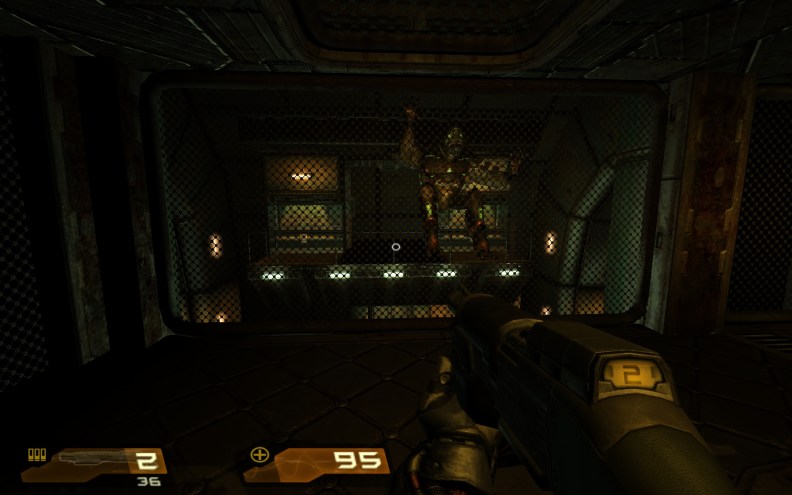Click the health cross icon
792x495 pixels.
(260, 456)
